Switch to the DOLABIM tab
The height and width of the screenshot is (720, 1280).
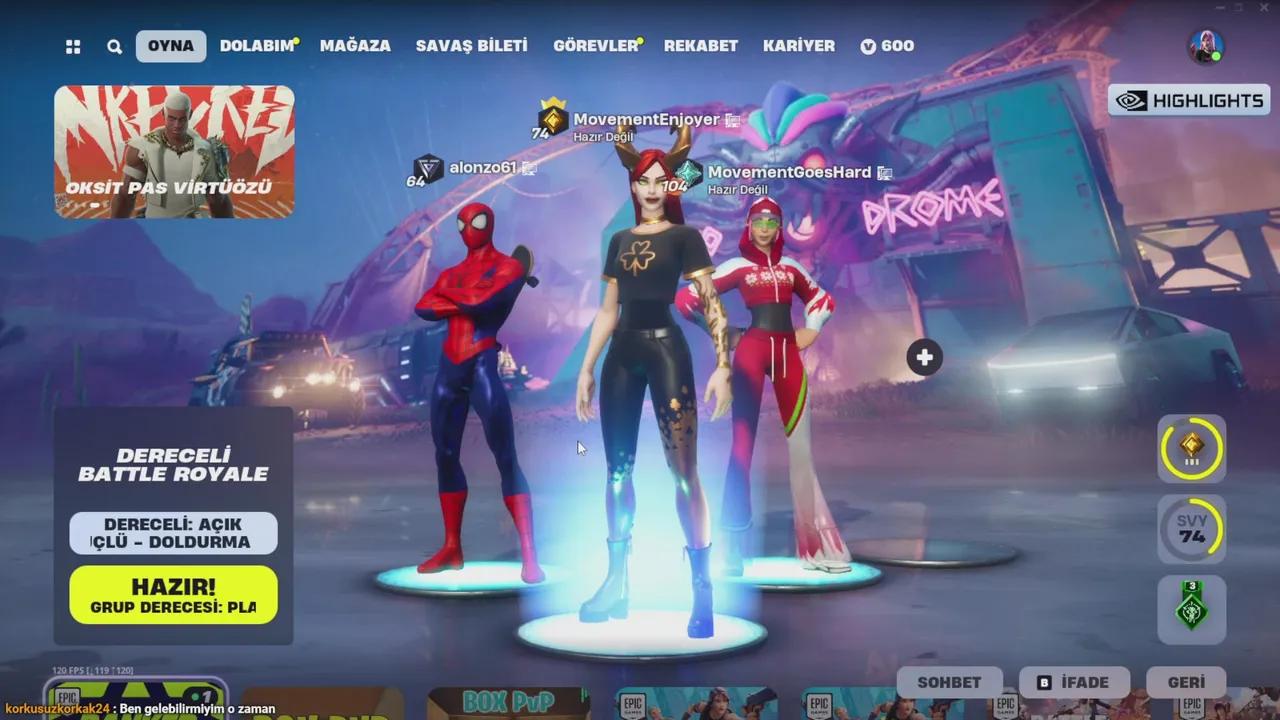pos(258,45)
